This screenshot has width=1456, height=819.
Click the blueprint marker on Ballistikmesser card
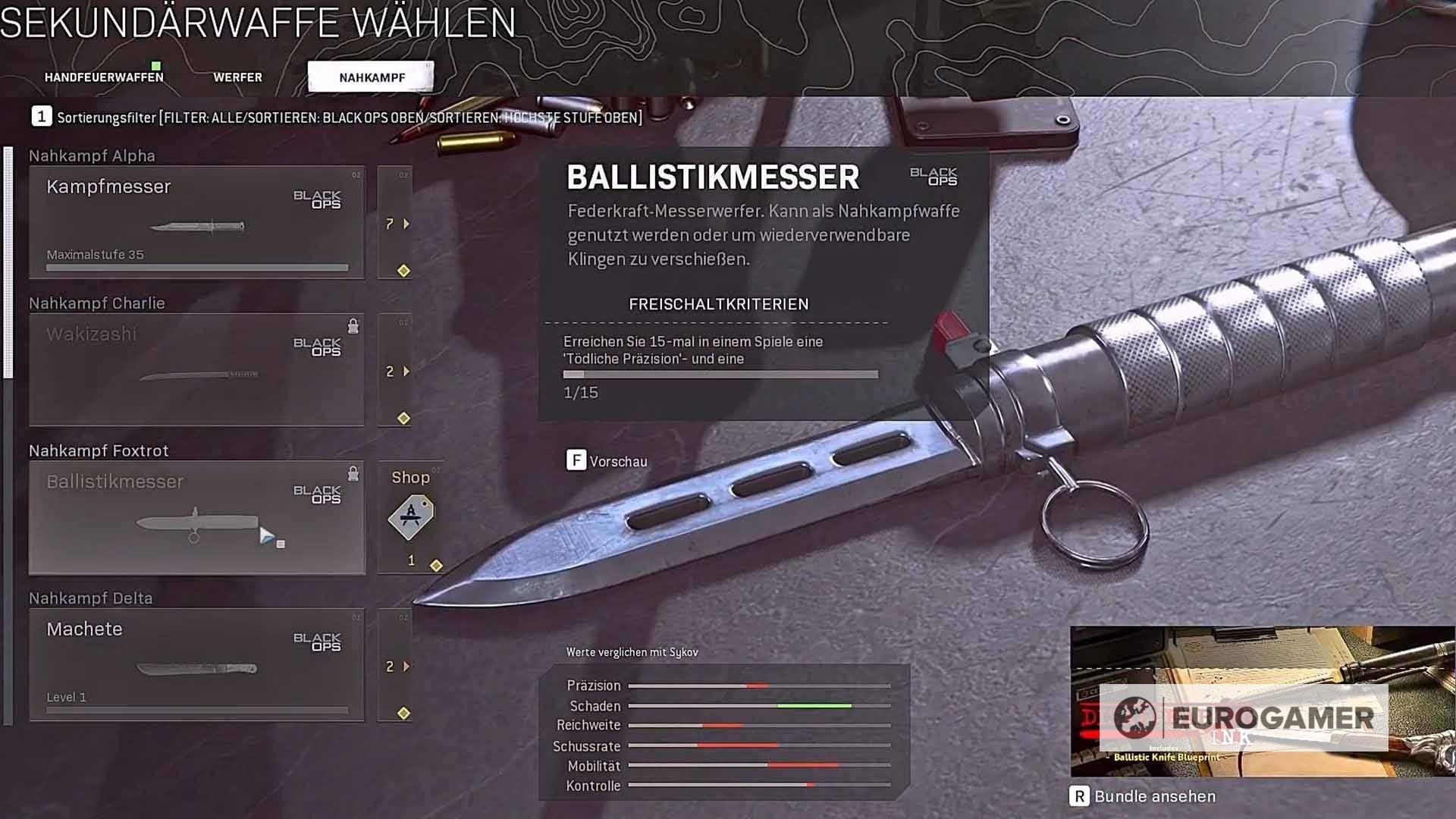point(268,535)
